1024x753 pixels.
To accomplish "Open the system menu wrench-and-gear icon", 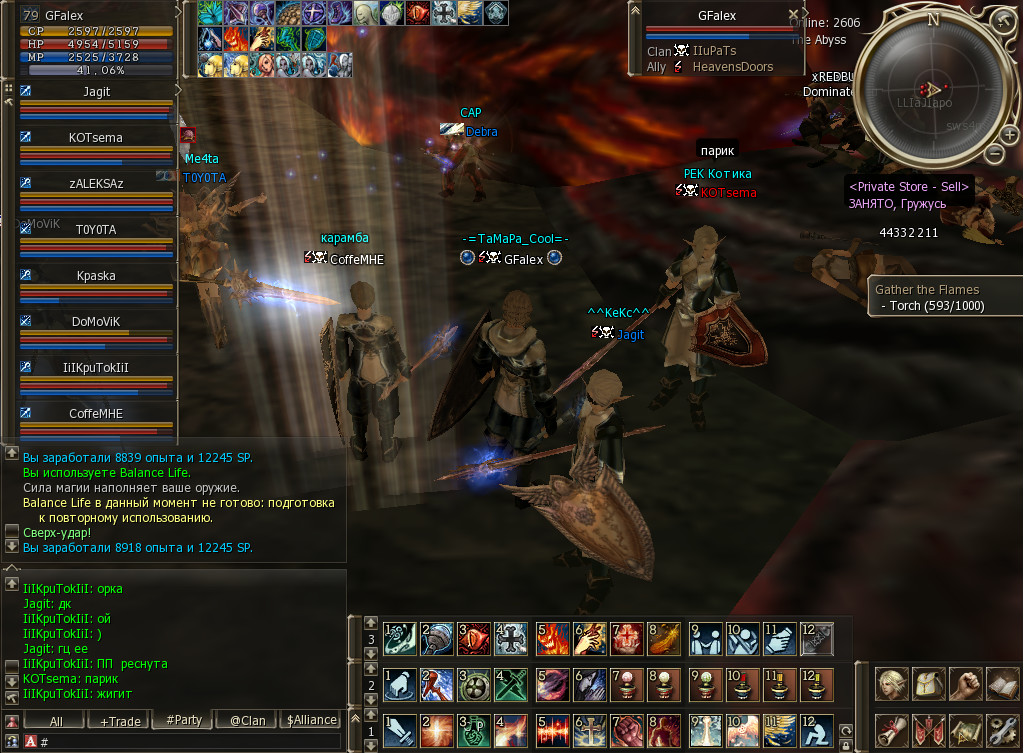I will pos(1001,731).
